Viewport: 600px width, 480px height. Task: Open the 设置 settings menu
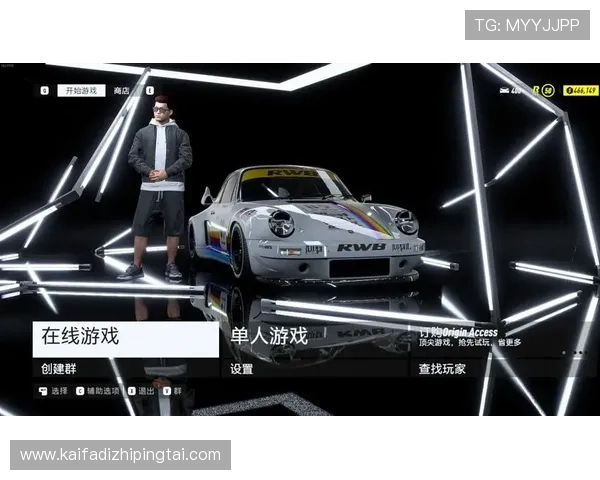pyautogui.click(x=316, y=368)
